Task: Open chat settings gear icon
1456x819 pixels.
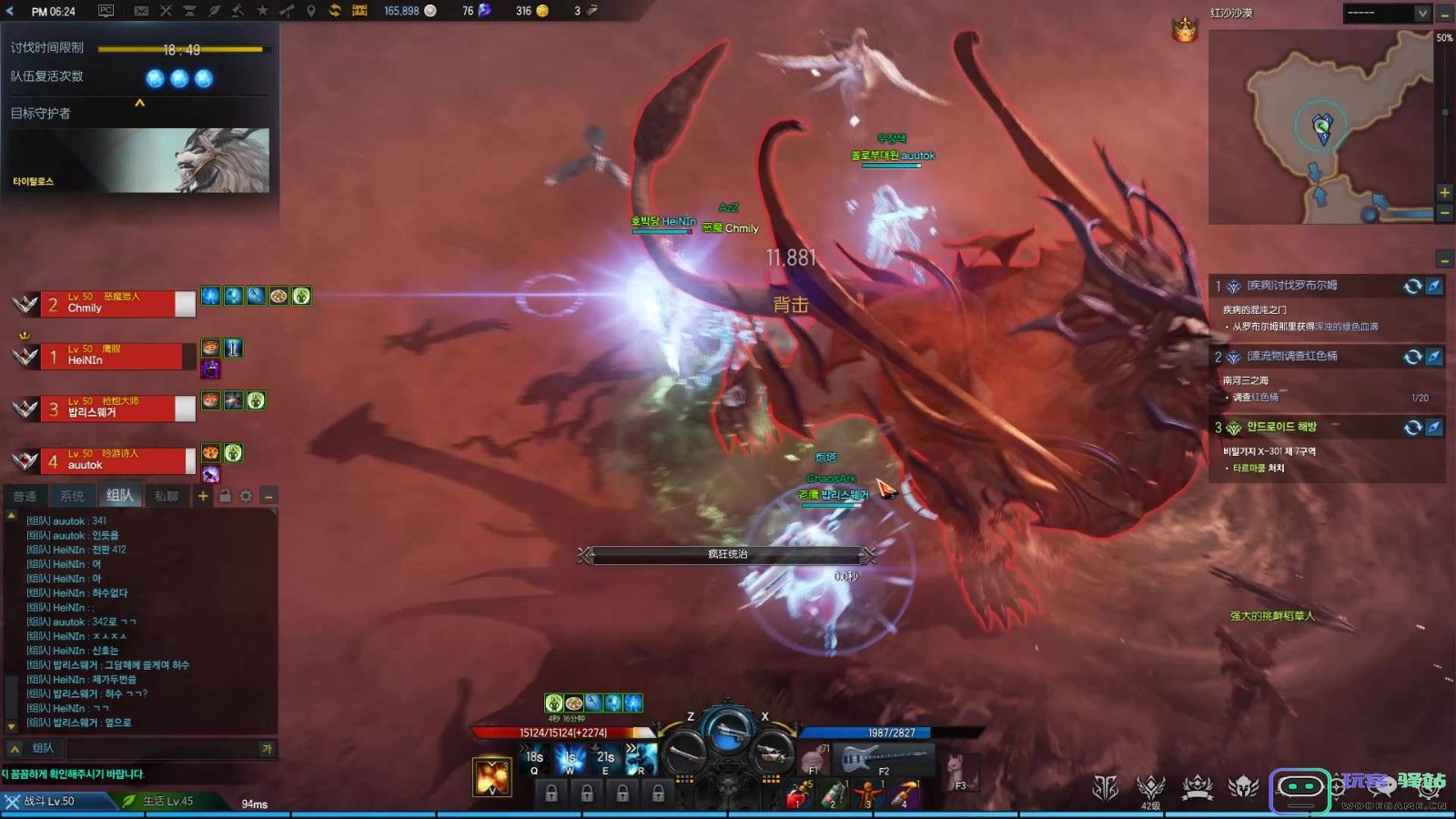Action: pyautogui.click(x=246, y=496)
